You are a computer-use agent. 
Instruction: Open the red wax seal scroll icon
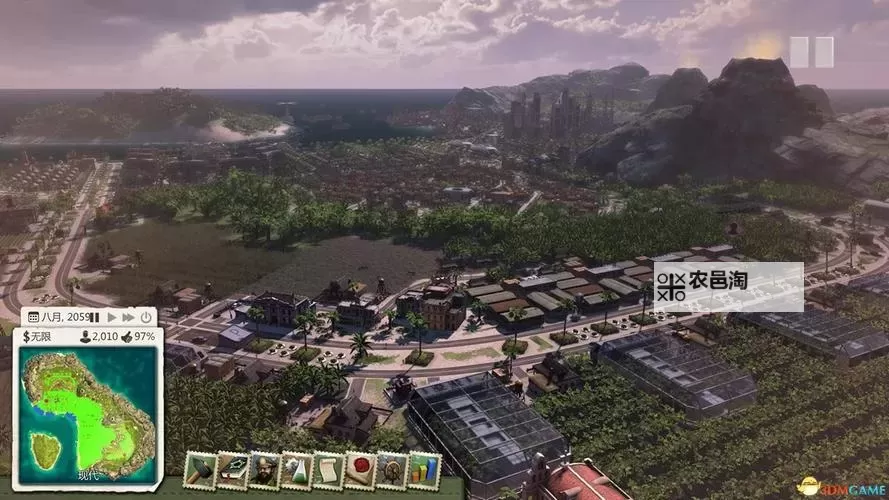[360, 469]
